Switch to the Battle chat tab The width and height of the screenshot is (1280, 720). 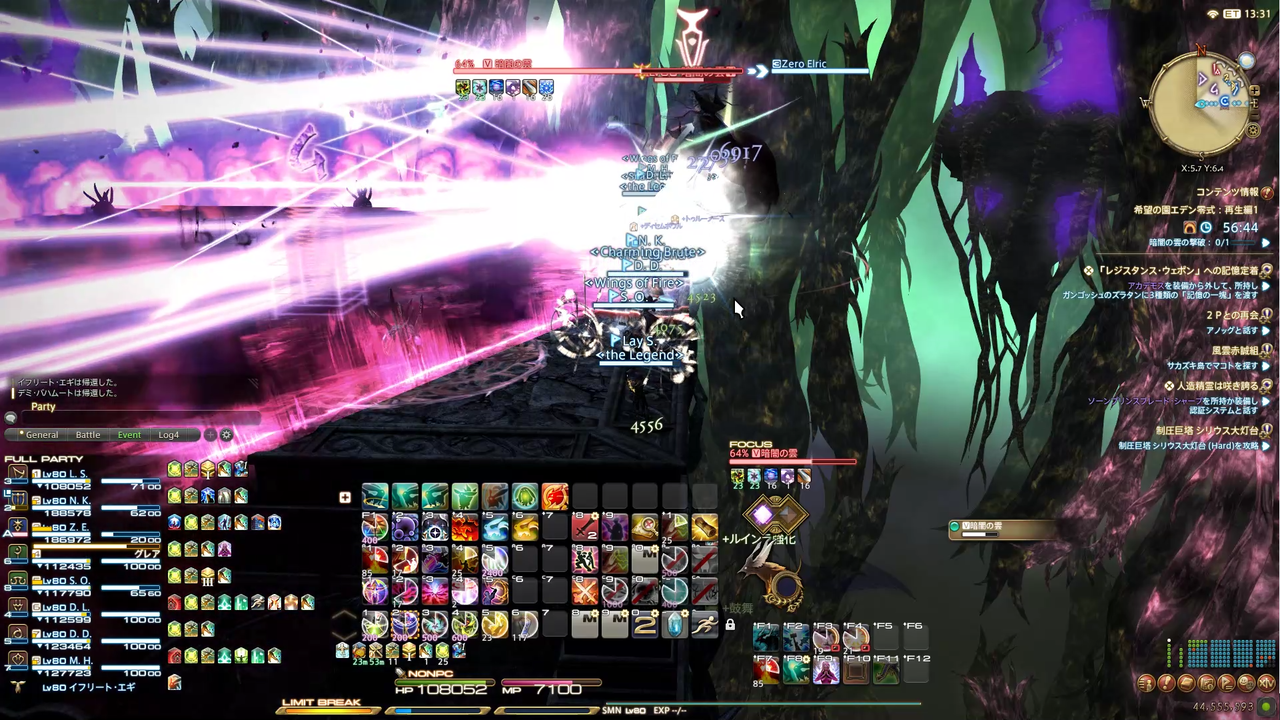pos(87,434)
